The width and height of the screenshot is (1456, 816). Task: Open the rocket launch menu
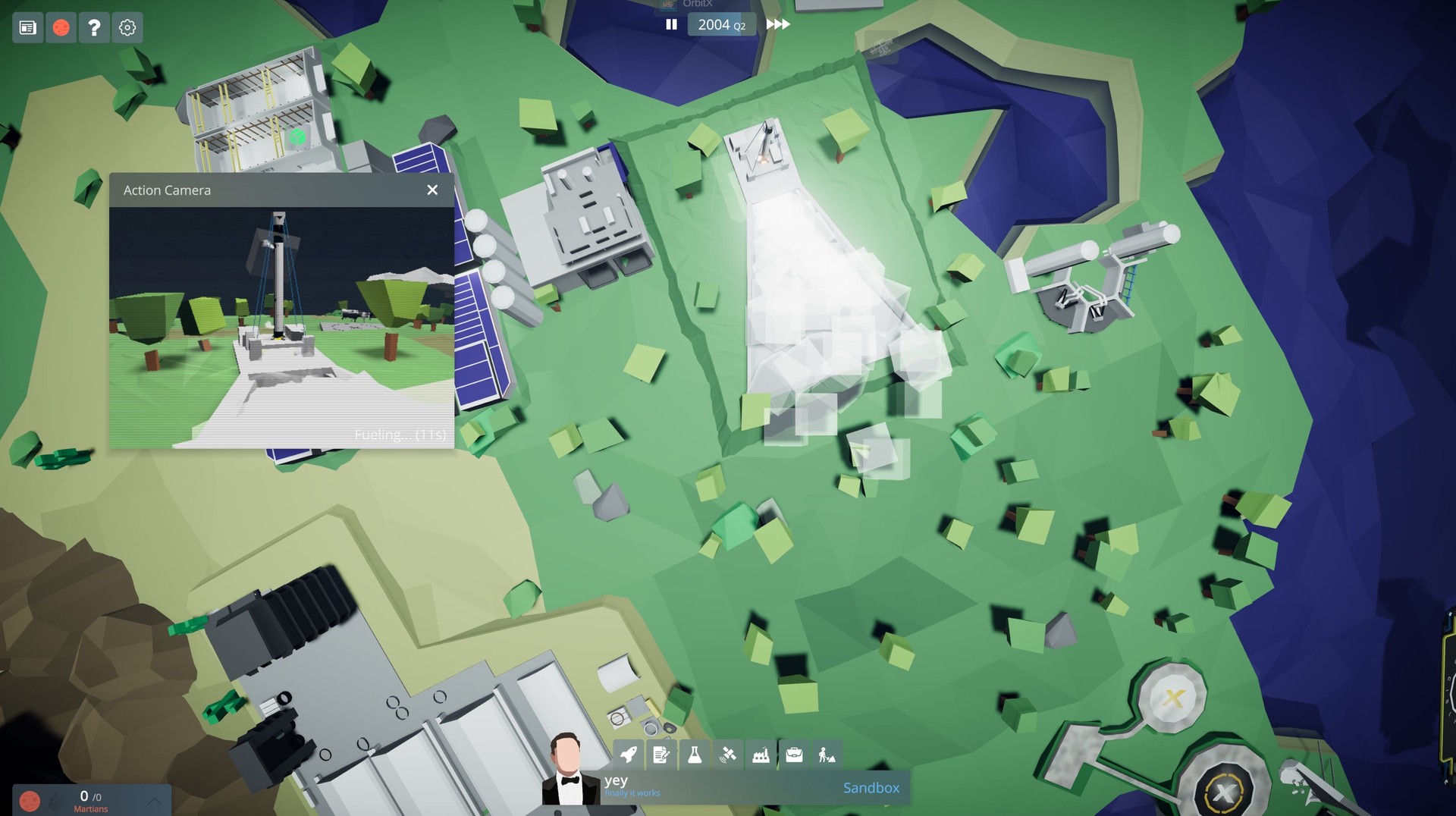626,755
